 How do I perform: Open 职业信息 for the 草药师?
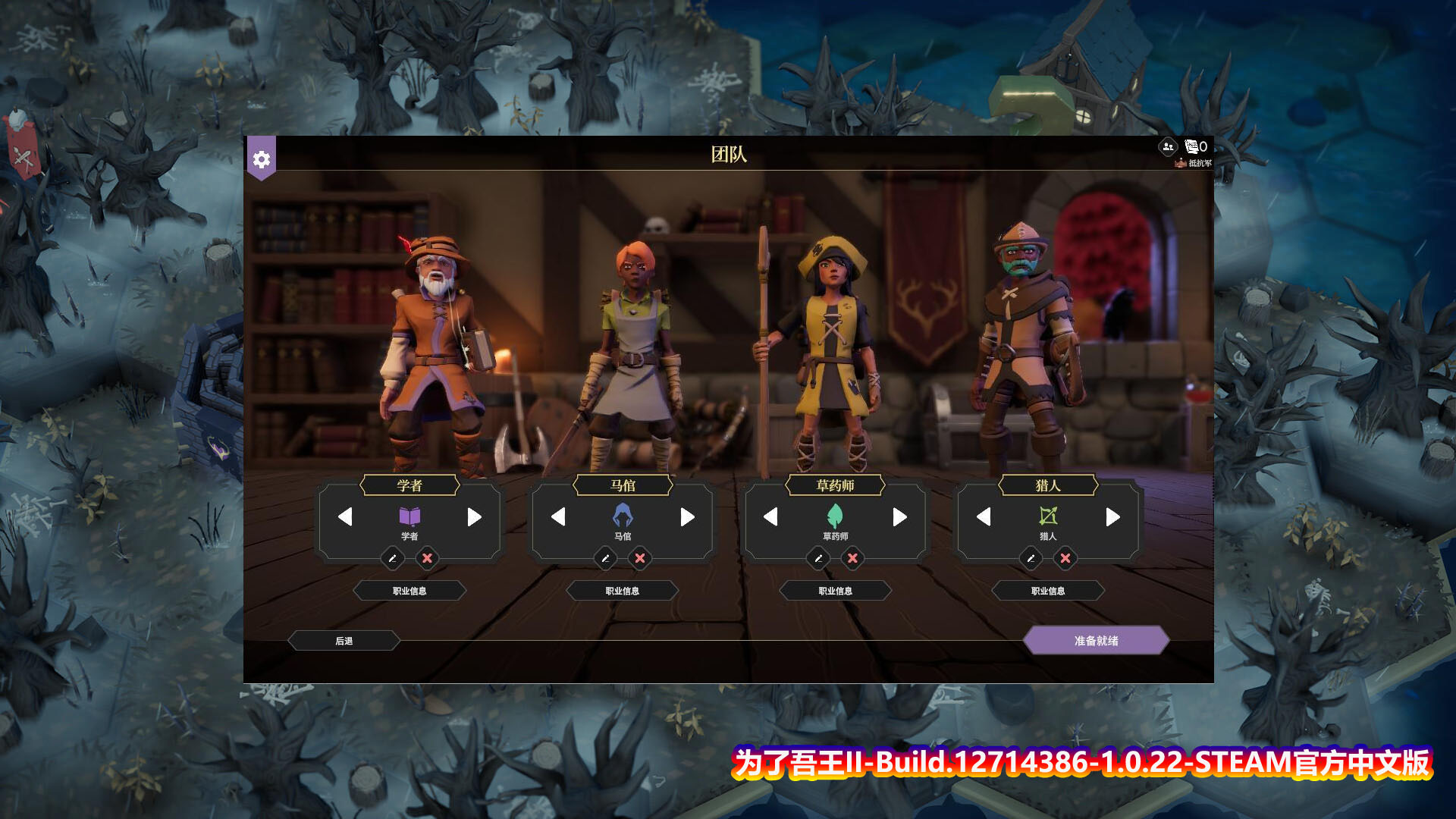tap(835, 591)
